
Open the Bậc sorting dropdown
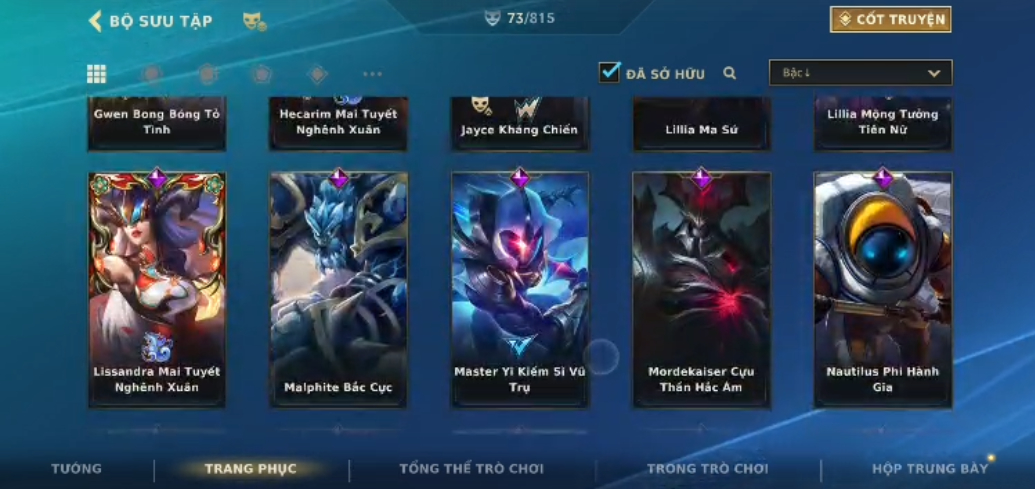[860, 73]
